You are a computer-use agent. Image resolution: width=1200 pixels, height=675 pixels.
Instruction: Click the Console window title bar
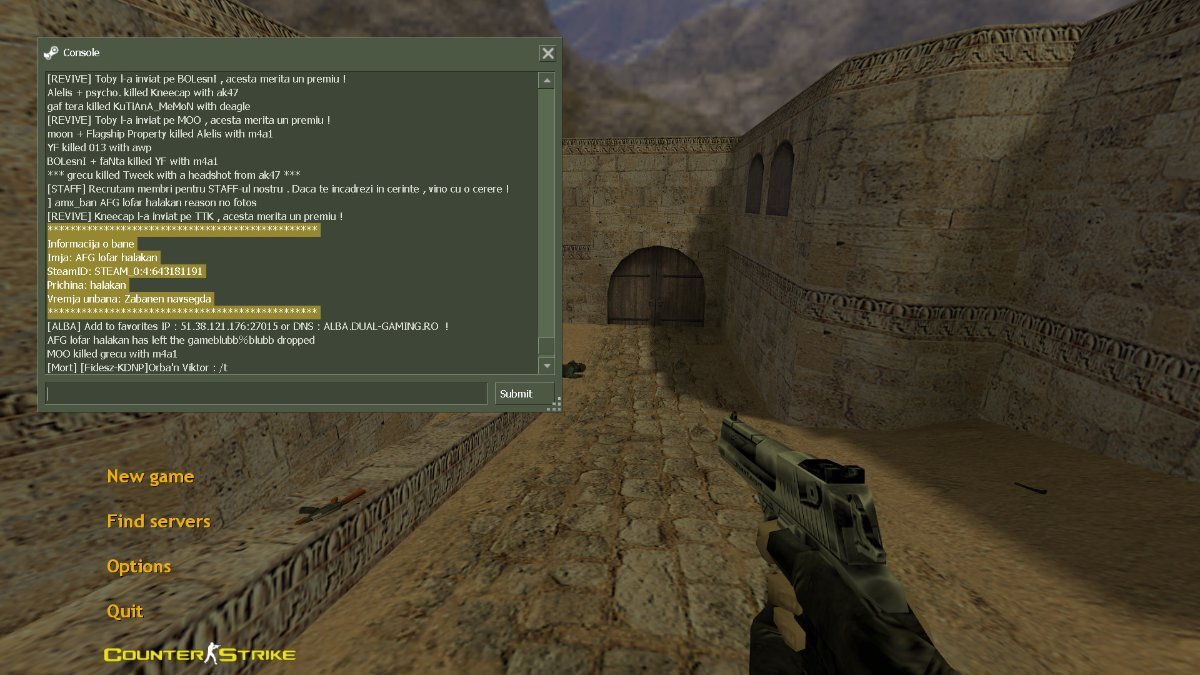290,53
